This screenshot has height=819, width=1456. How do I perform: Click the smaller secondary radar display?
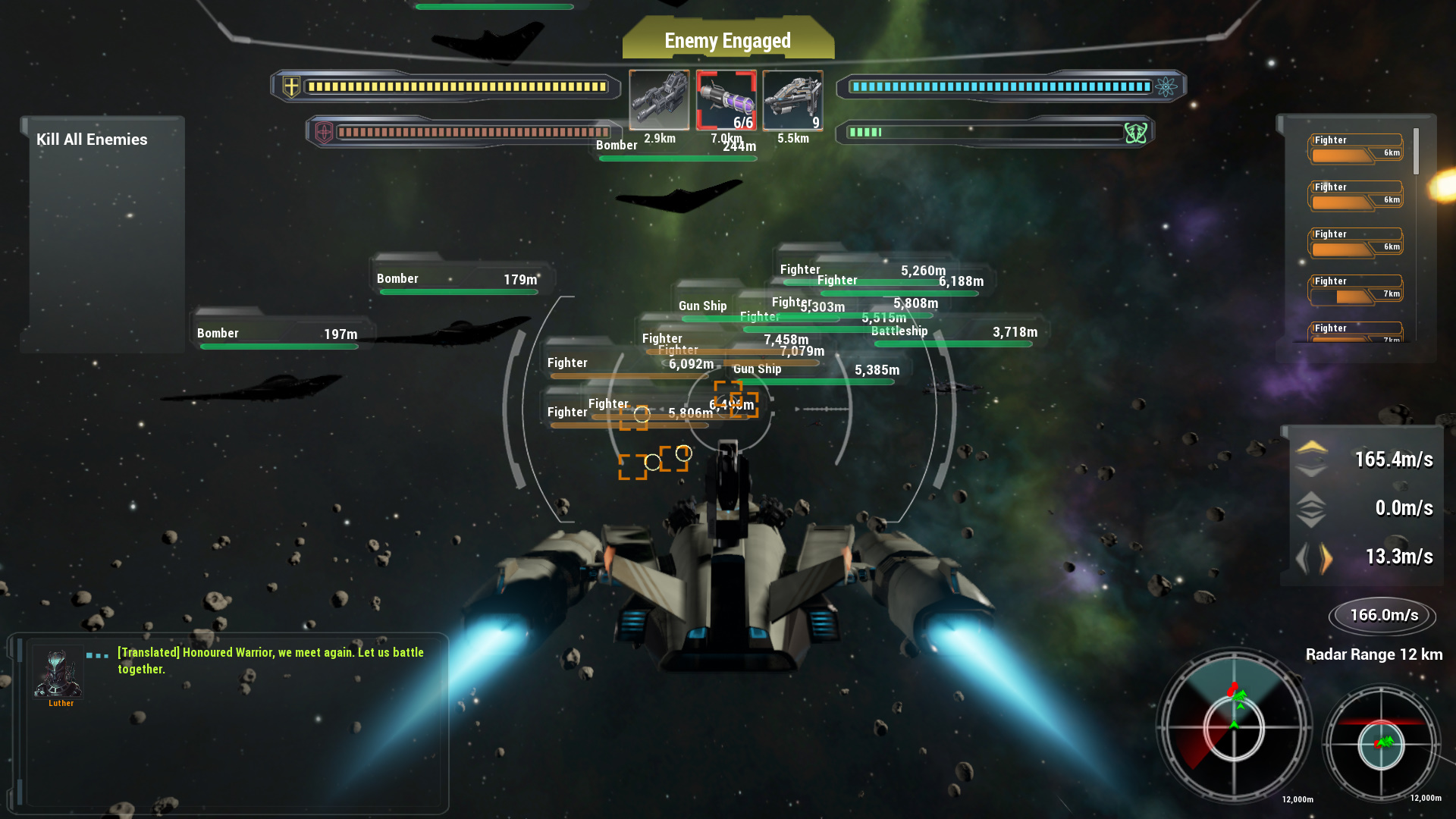(x=1381, y=745)
